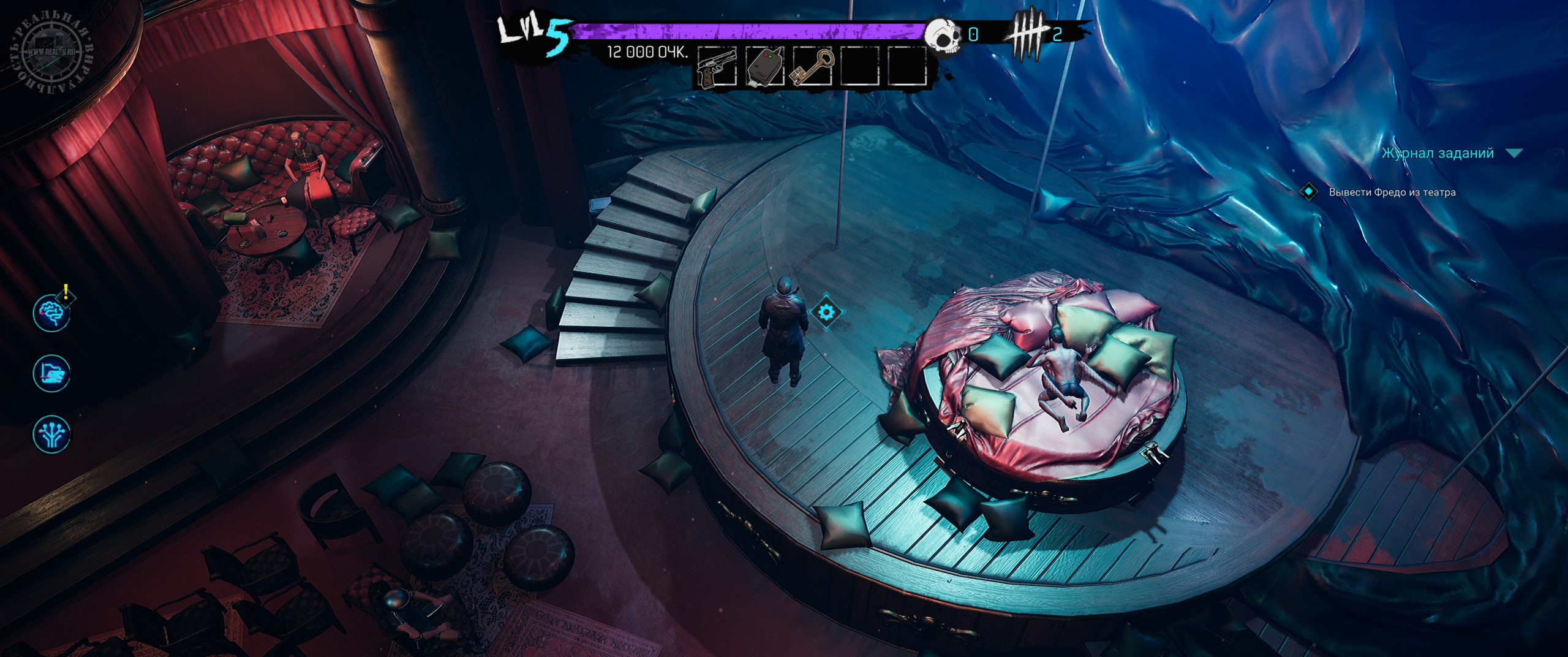Image resolution: width=1568 pixels, height=657 pixels.
Task: Collapse the Журнал заданий quest log
Action: click(x=1515, y=153)
